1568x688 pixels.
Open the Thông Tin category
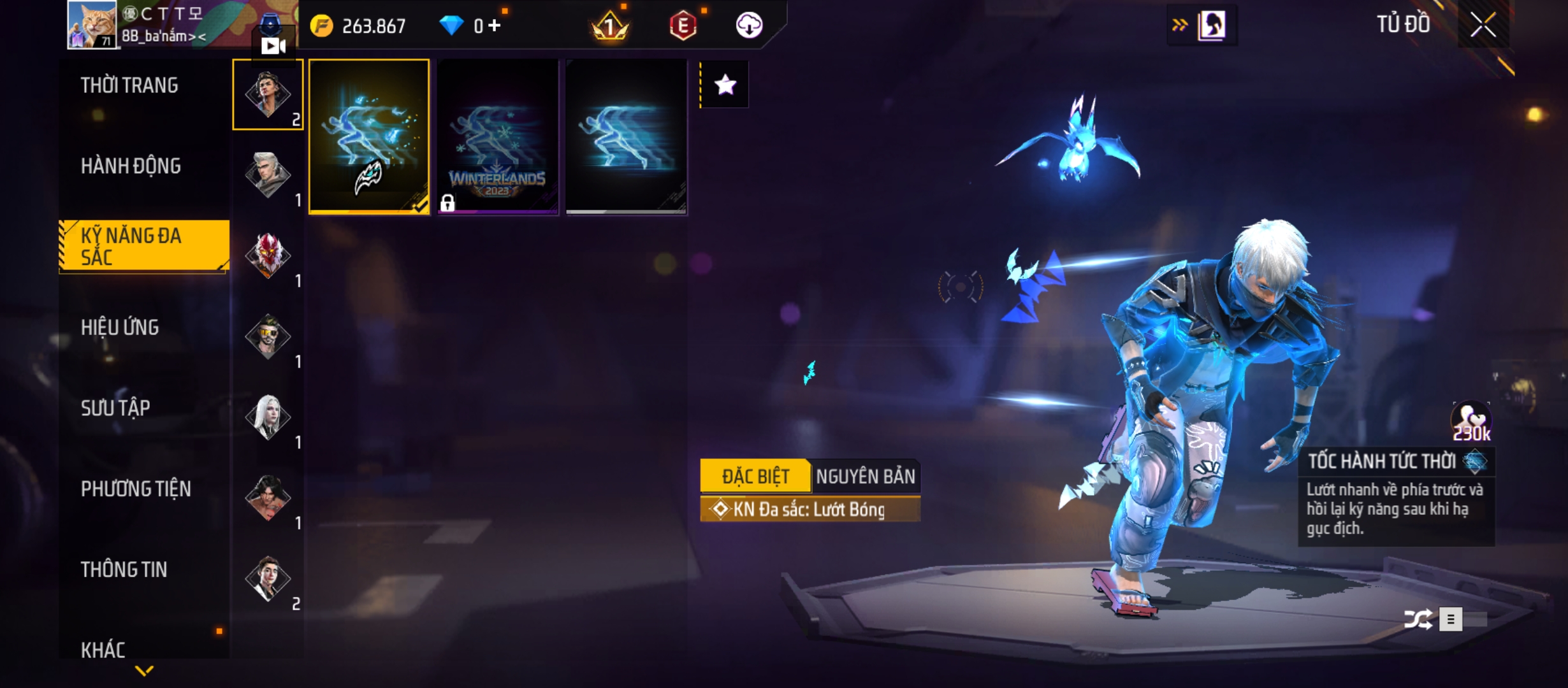124,570
